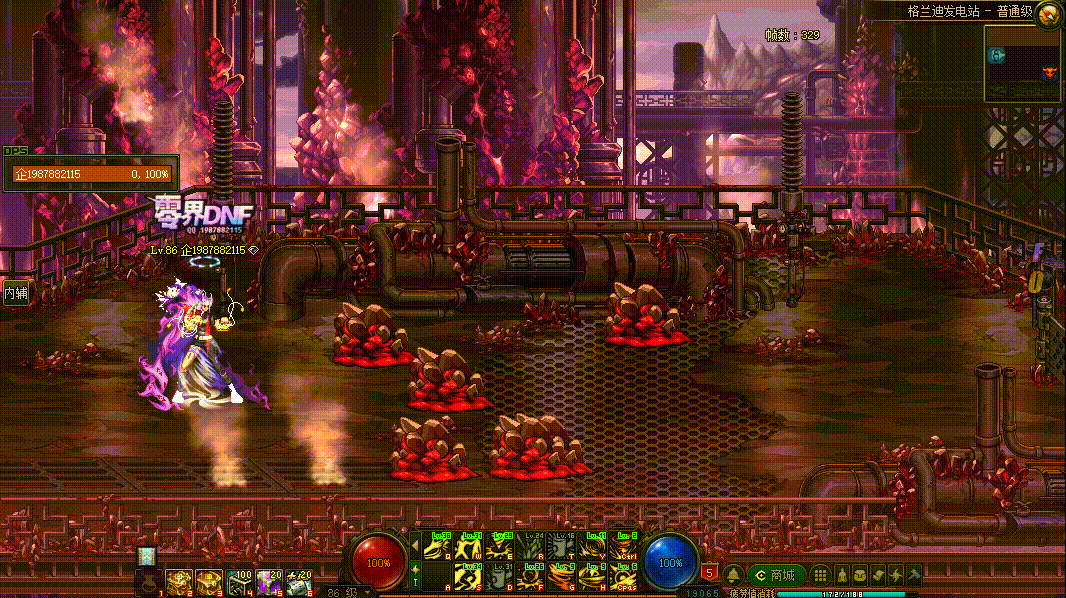Open the 商城 shop button

(x=774, y=575)
